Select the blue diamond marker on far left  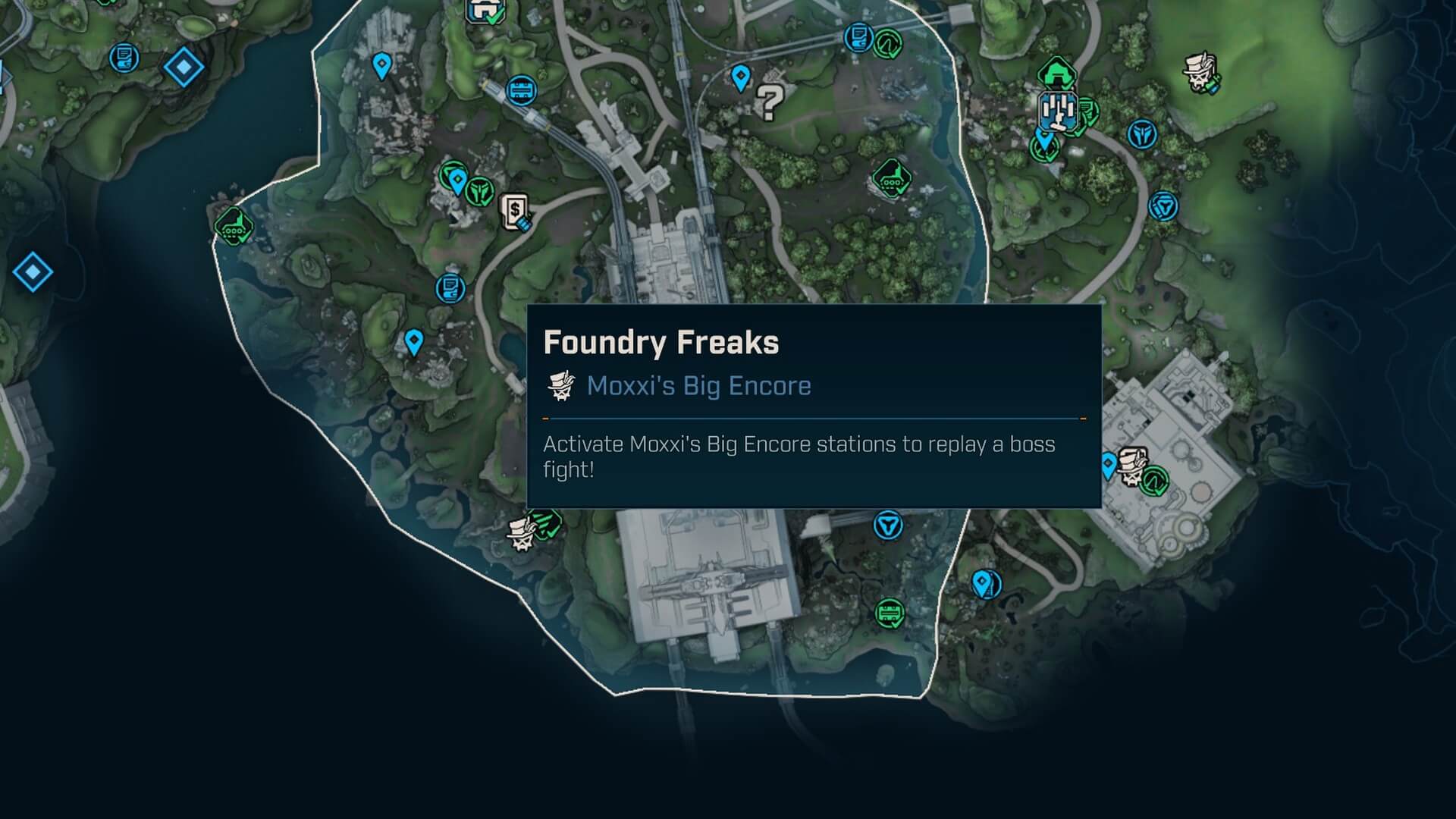pyautogui.click(x=32, y=271)
